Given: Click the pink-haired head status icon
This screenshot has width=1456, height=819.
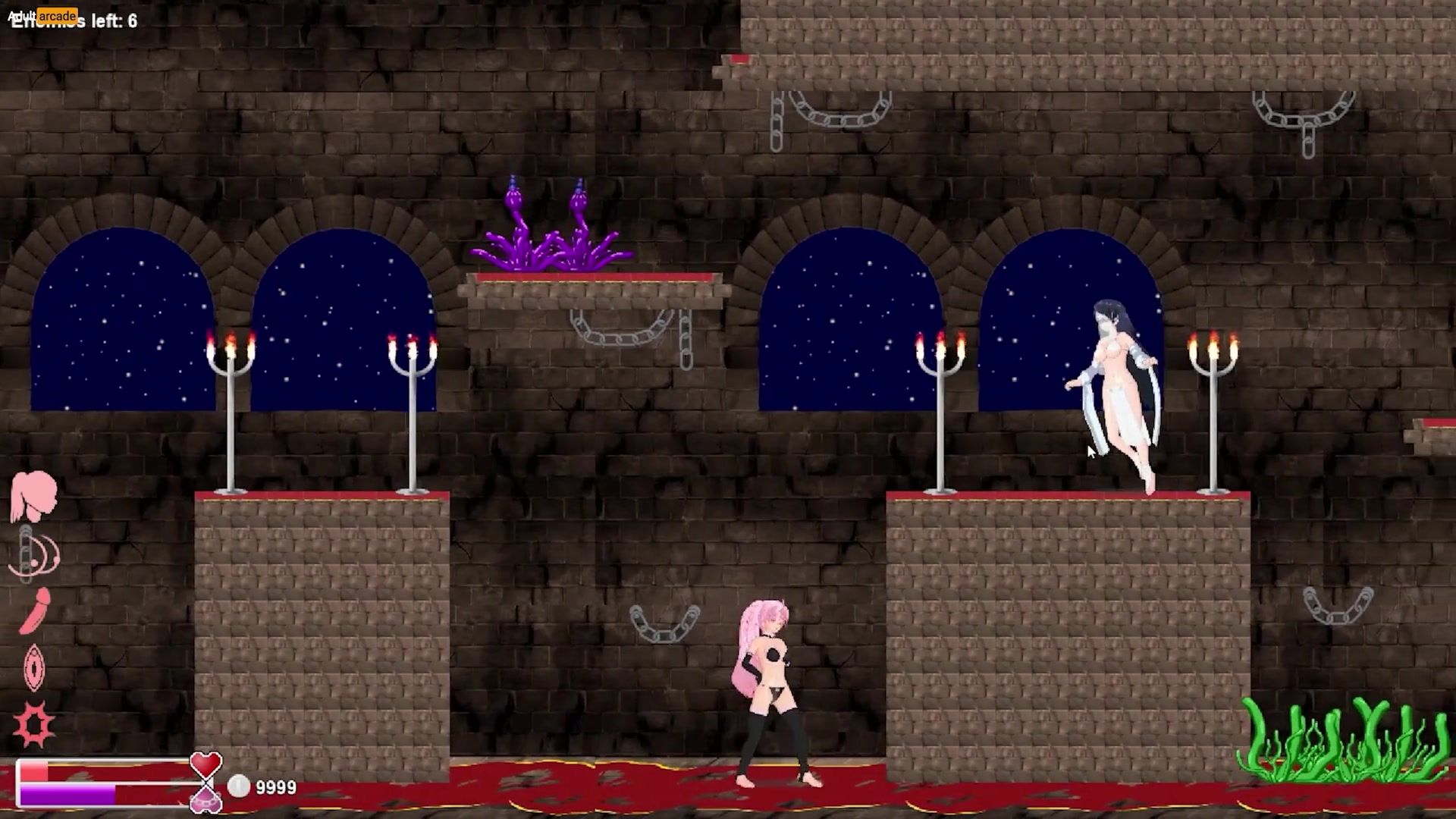Looking at the screenshot, I should tap(33, 495).
